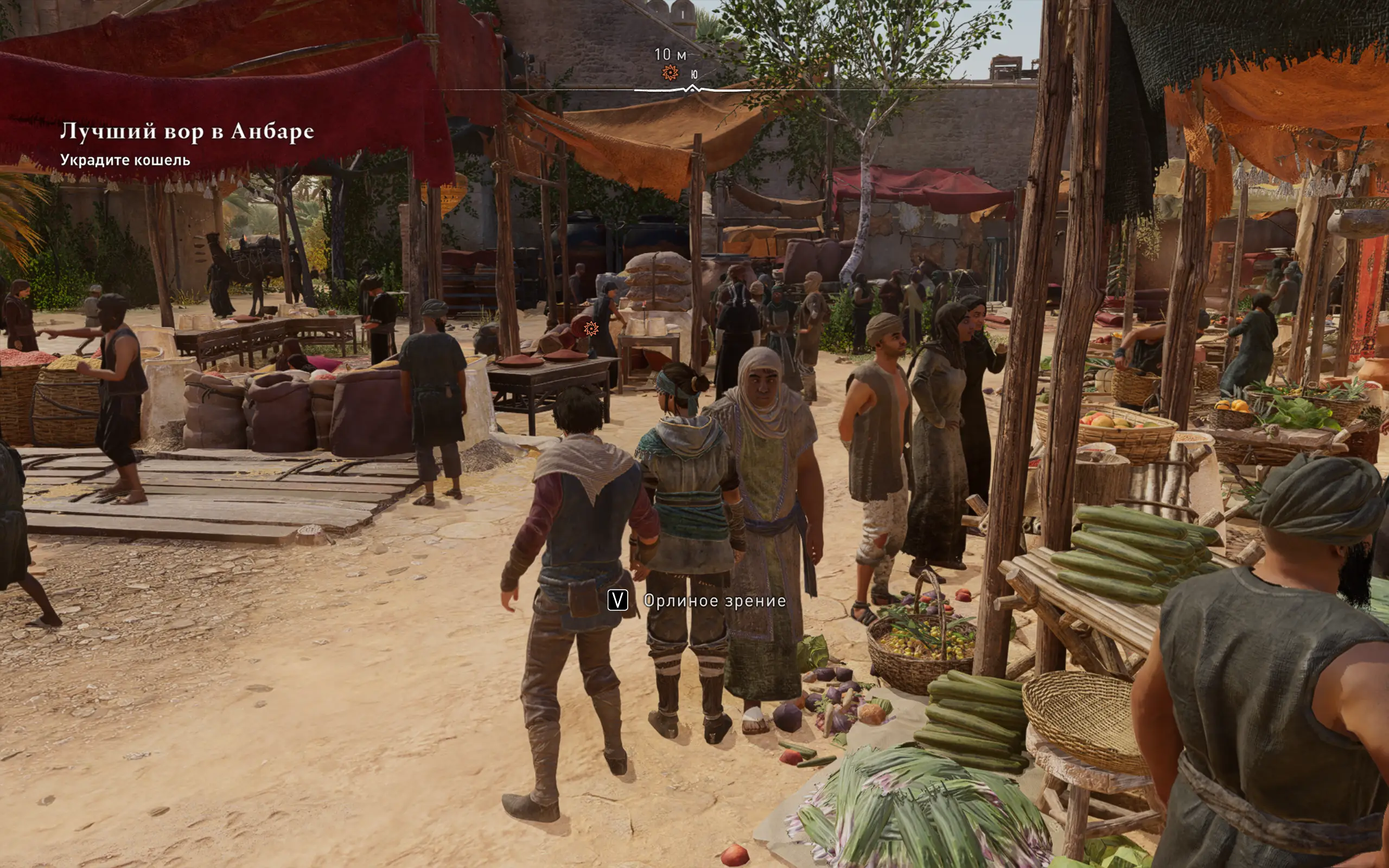
Task: Click the quest marker icon on the compass
Action: 670,73
